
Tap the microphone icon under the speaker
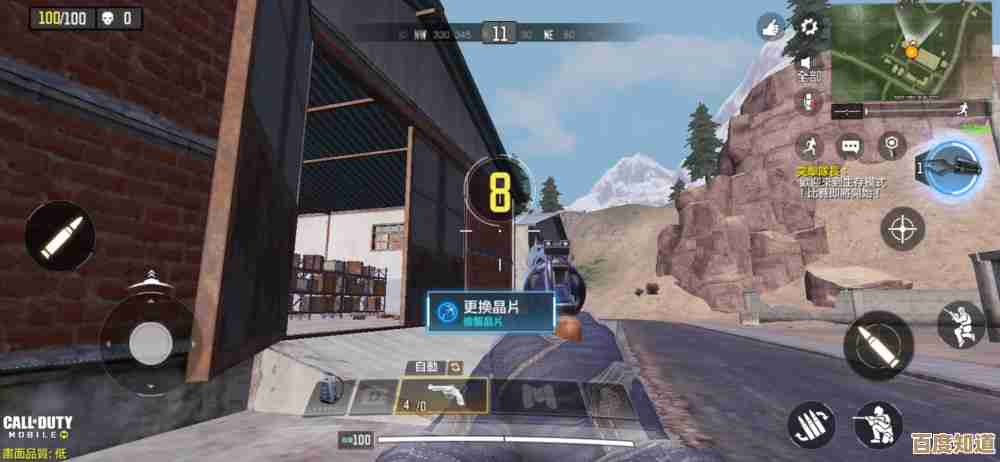[808, 100]
